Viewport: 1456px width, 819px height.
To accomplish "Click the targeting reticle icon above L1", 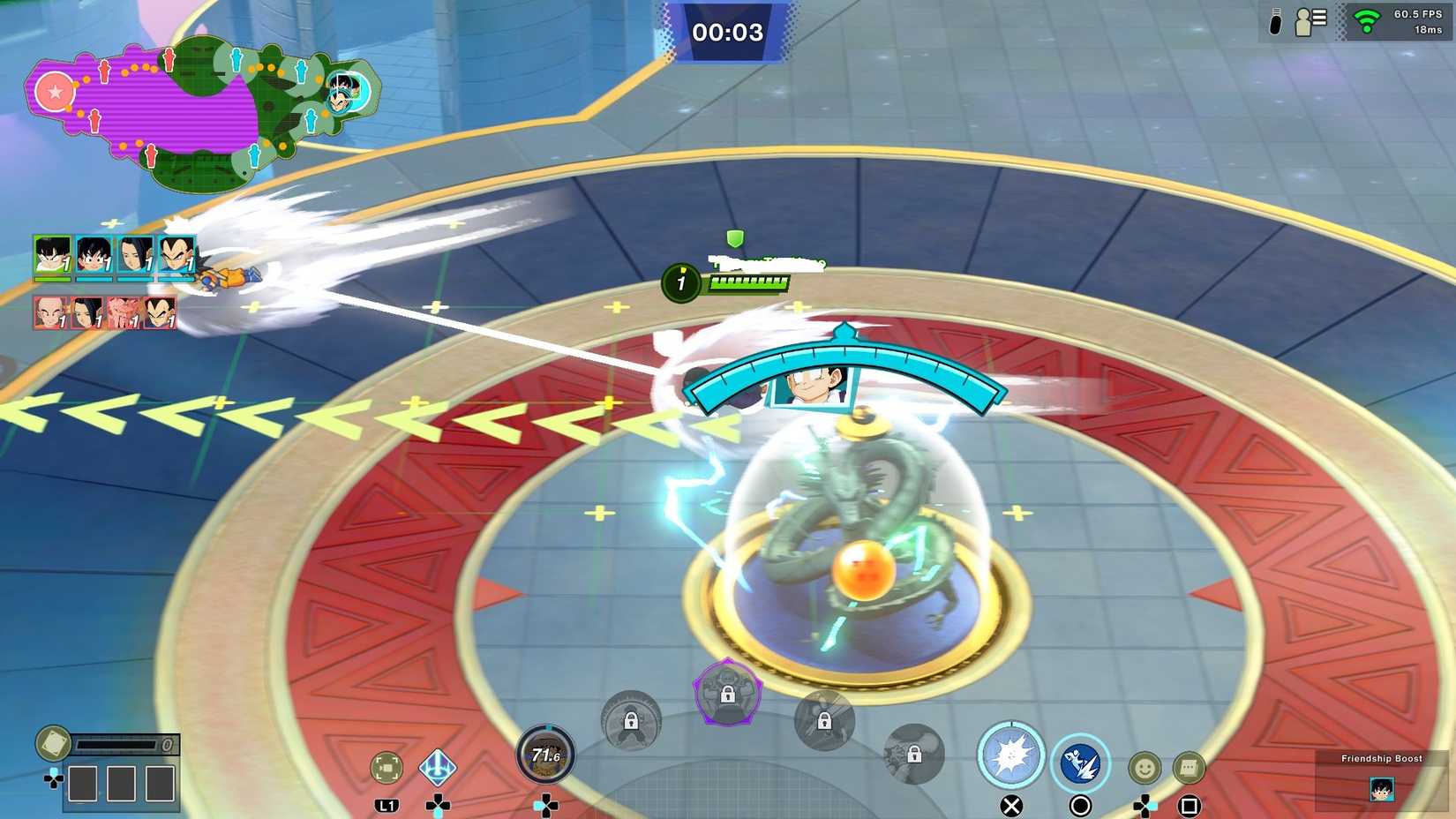I will (386, 766).
